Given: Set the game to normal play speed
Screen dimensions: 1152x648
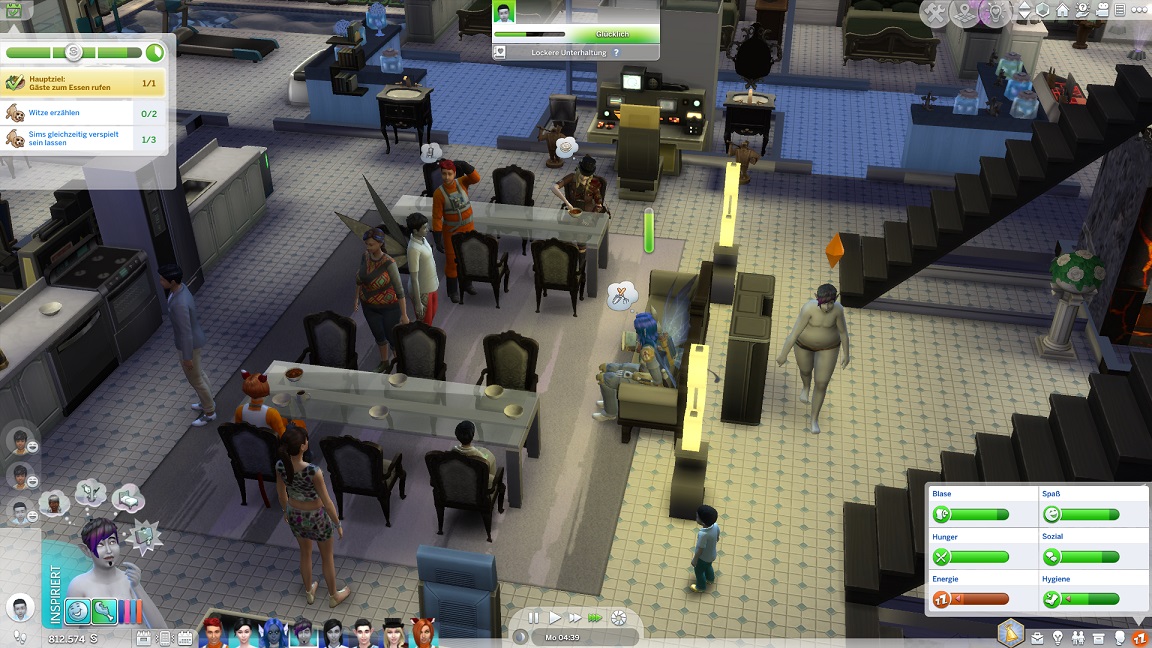Looking at the screenshot, I should 555,618.
